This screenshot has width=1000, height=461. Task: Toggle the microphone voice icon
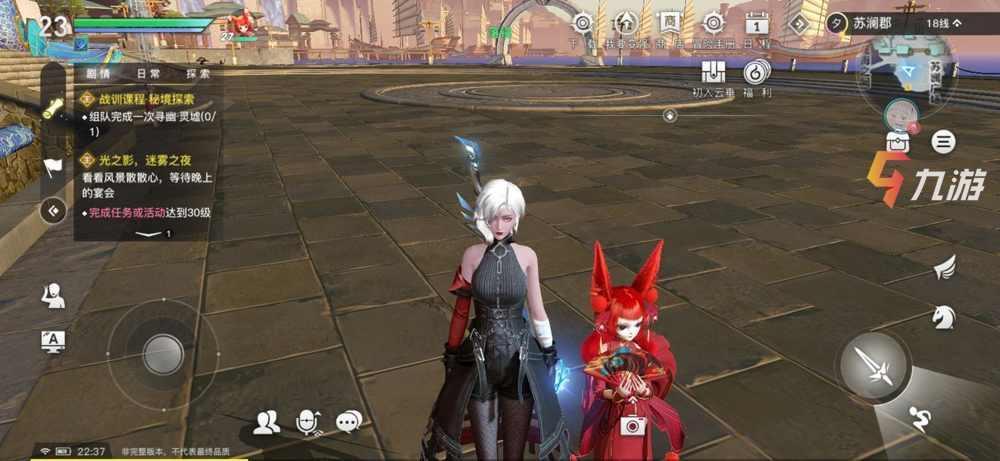pyautogui.click(x=307, y=423)
